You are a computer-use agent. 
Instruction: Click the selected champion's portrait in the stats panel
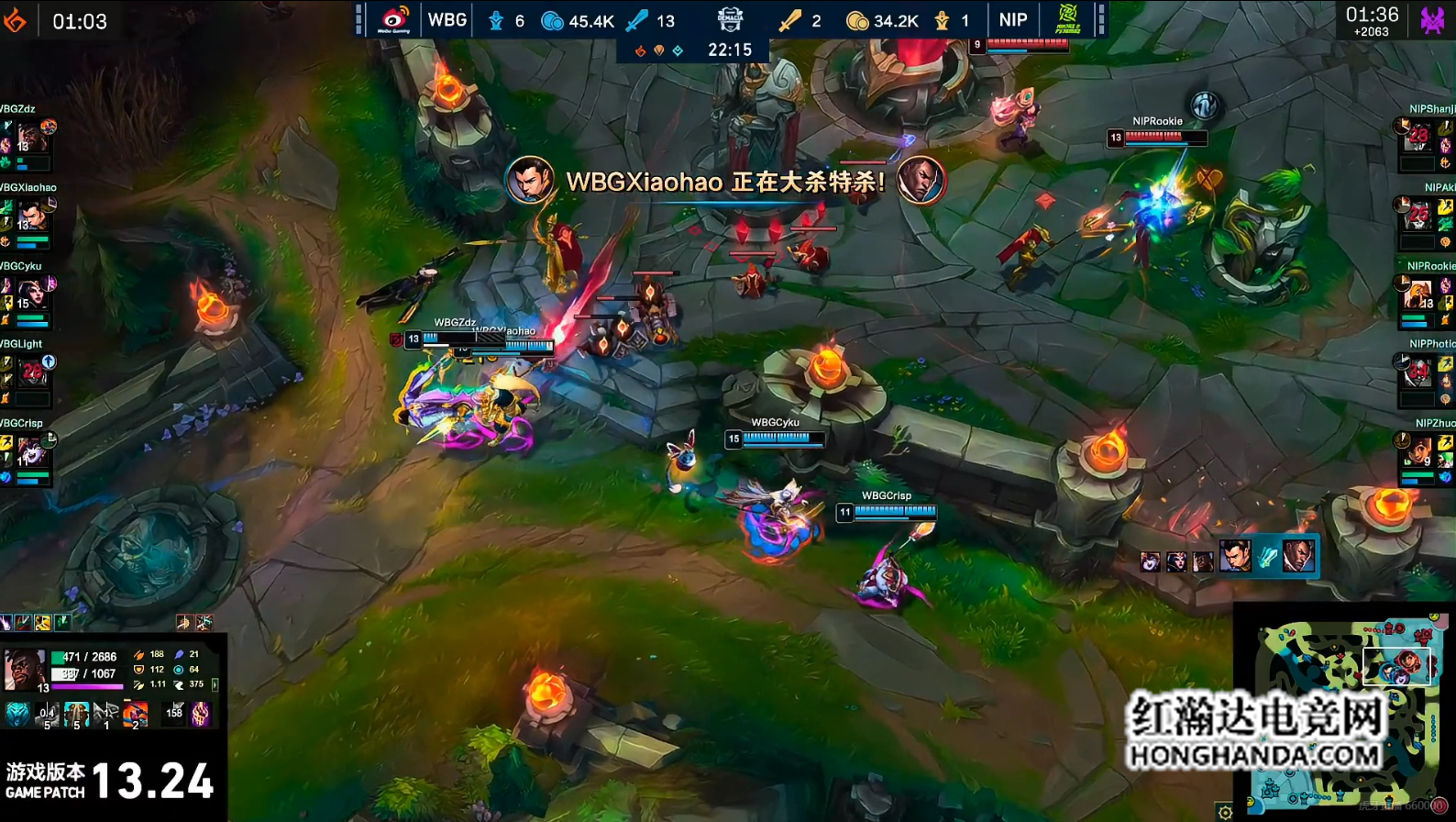(x=23, y=668)
